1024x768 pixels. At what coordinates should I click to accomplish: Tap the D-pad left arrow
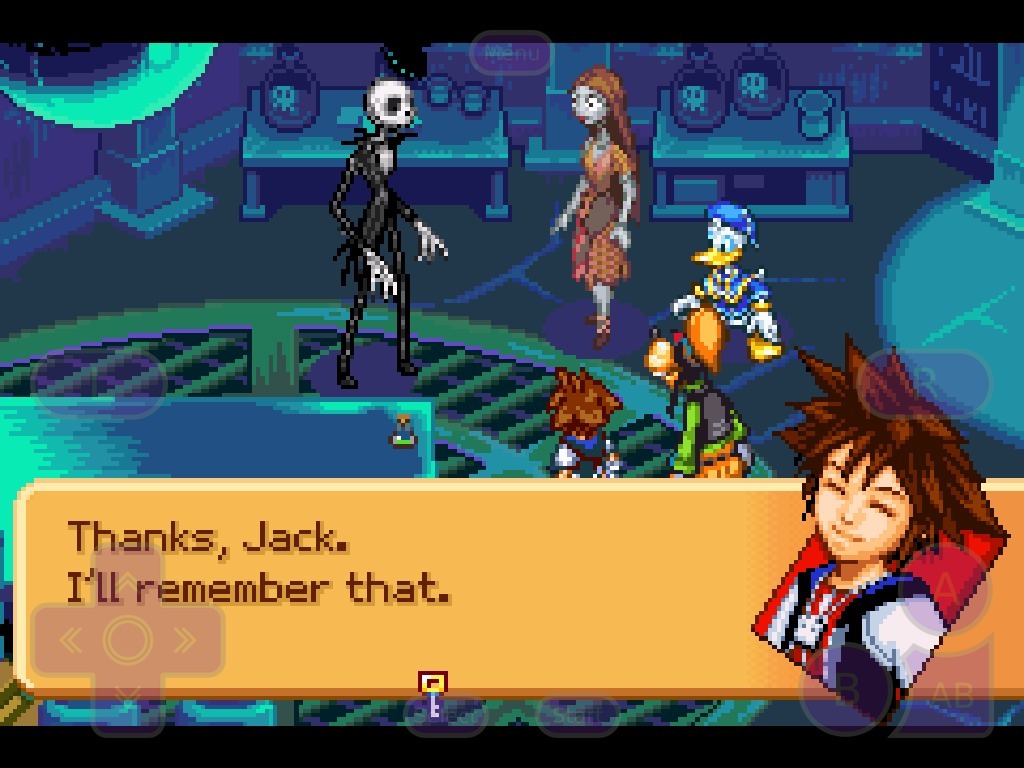[x=68, y=640]
